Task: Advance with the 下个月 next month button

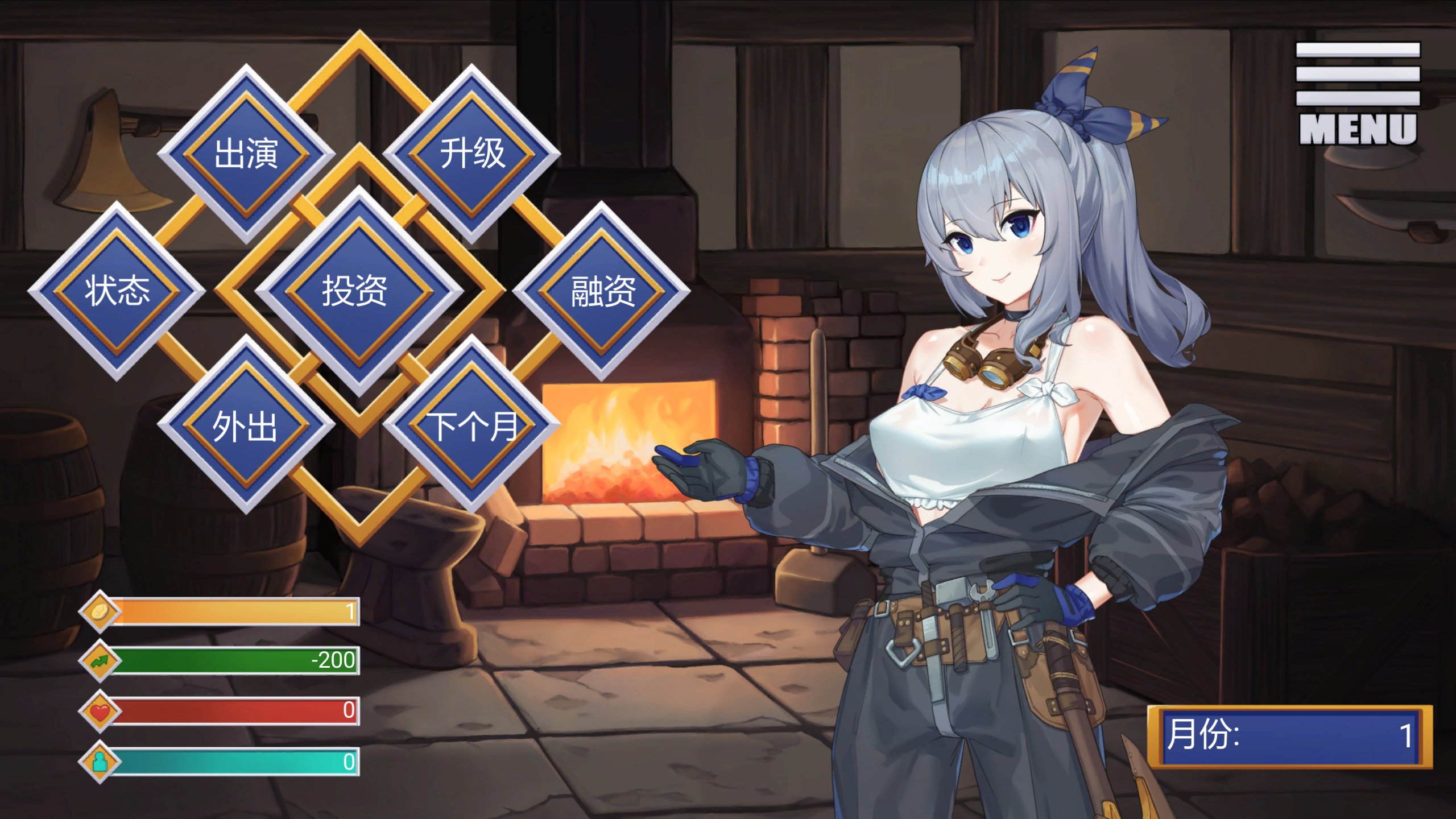Action: 472,425
